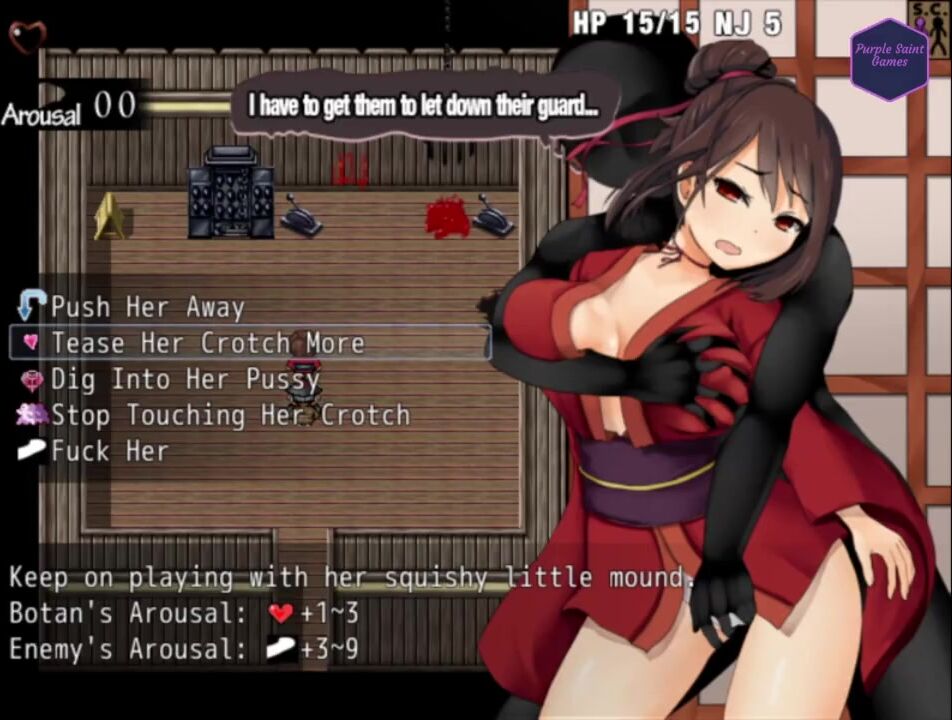Select the Fuck Her menu entry
Screen dimensions: 952x720
pyautogui.click(x=110, y=451)
